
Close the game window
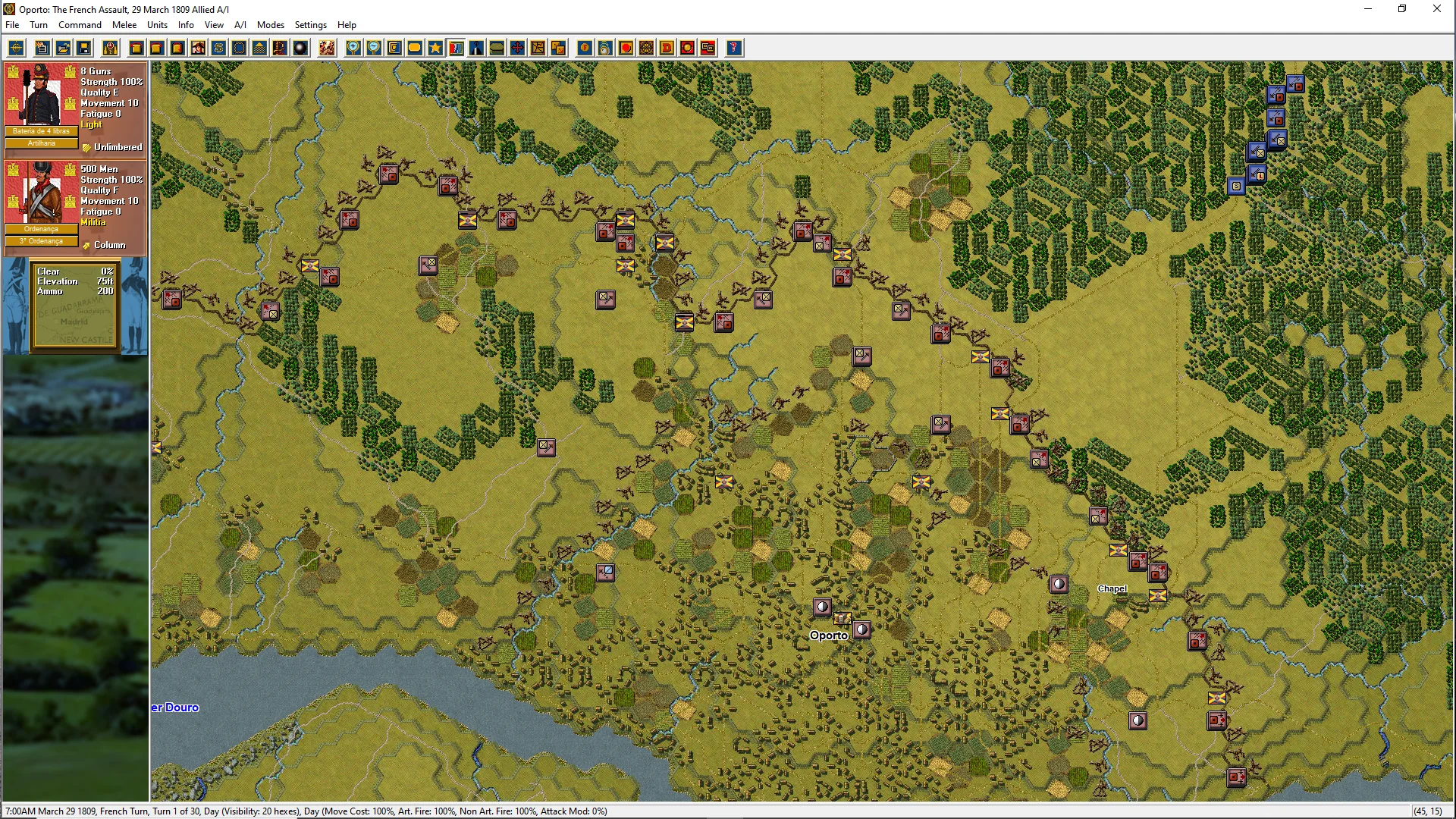1436,9
